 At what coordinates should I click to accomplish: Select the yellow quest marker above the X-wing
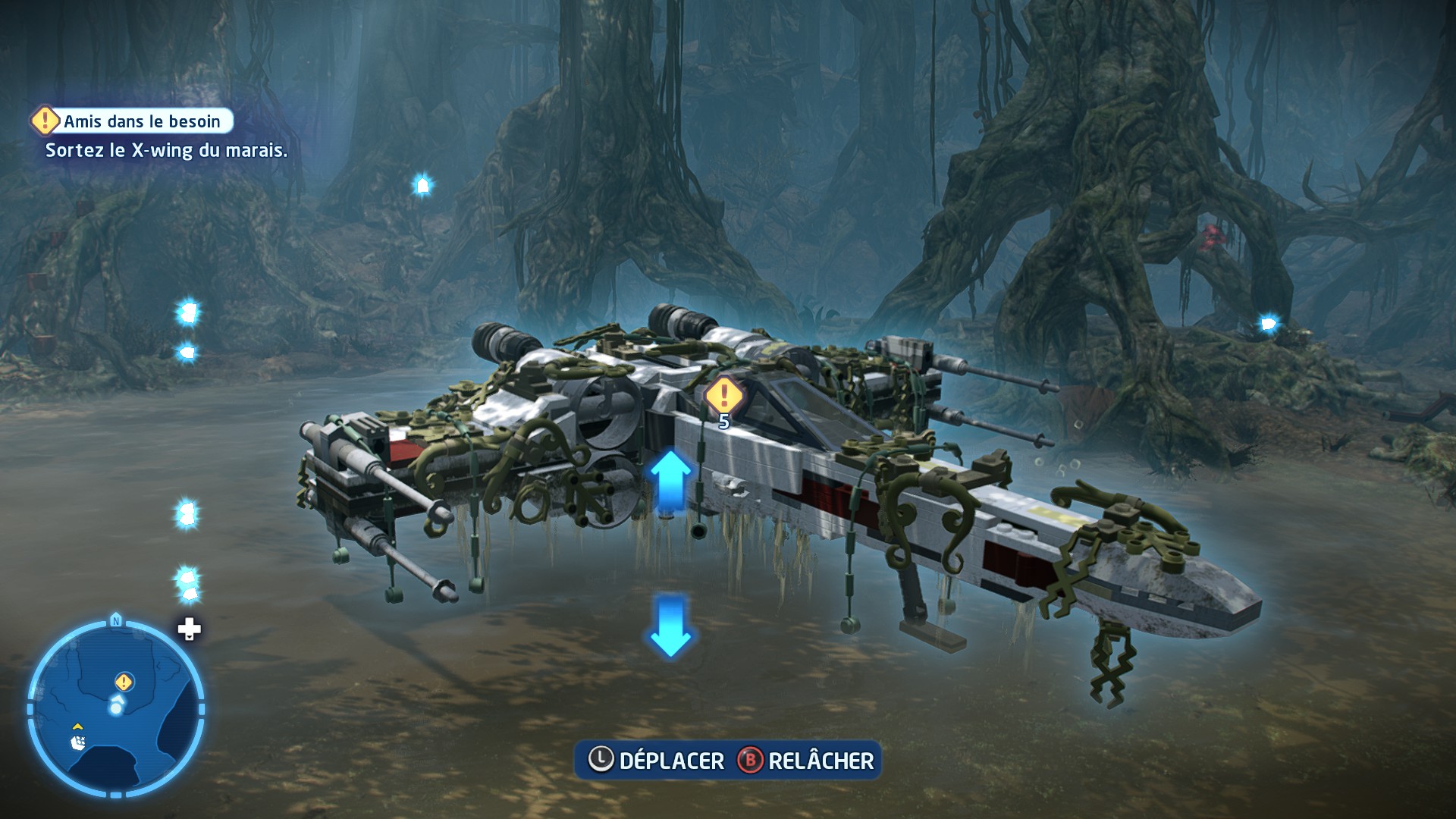[723, 395]
